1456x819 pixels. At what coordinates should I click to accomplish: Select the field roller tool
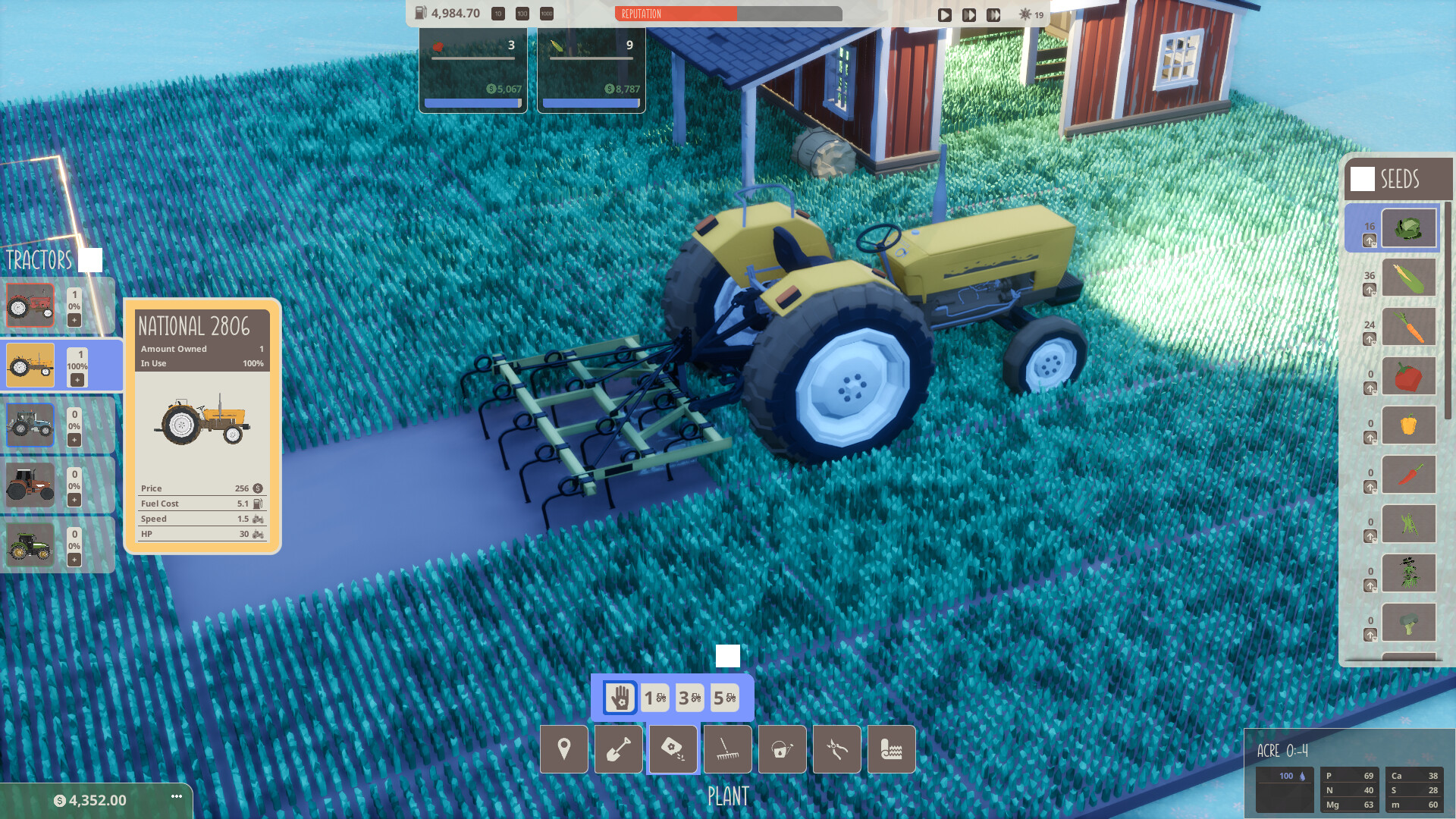[891, 749]
